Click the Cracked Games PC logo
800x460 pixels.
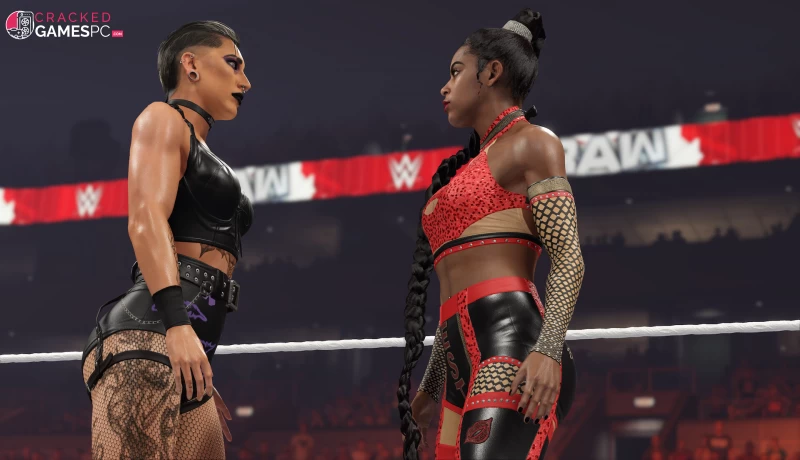(63, 25)
